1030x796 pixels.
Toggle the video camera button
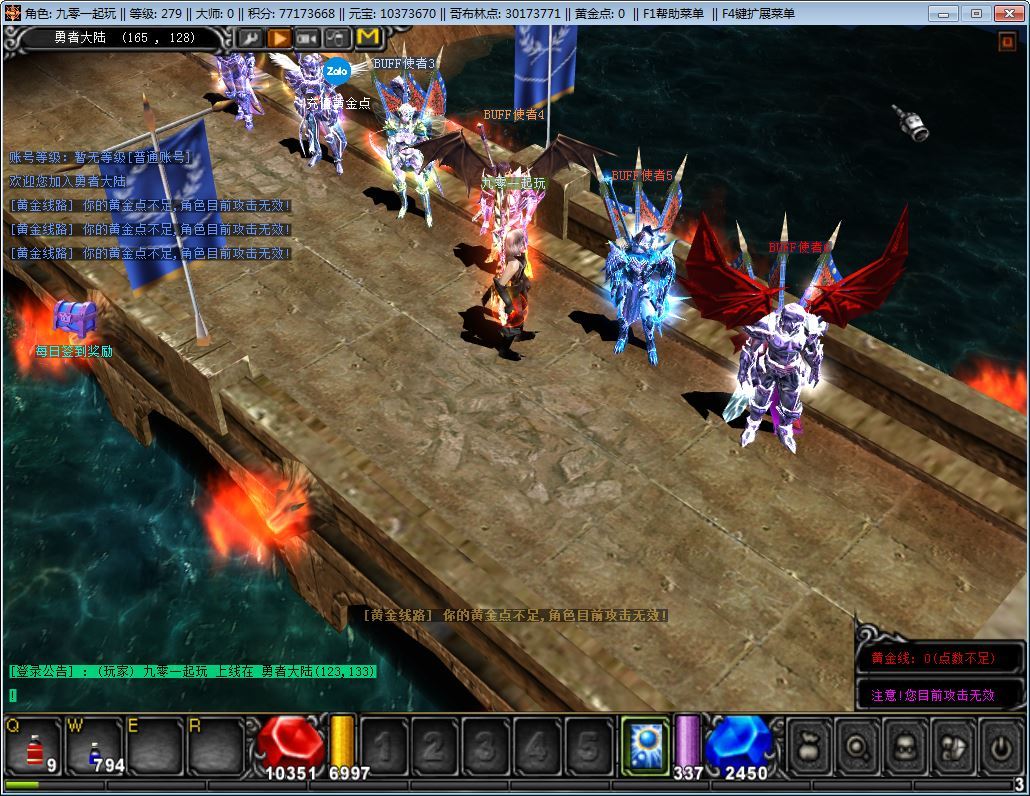click(308, 37)
